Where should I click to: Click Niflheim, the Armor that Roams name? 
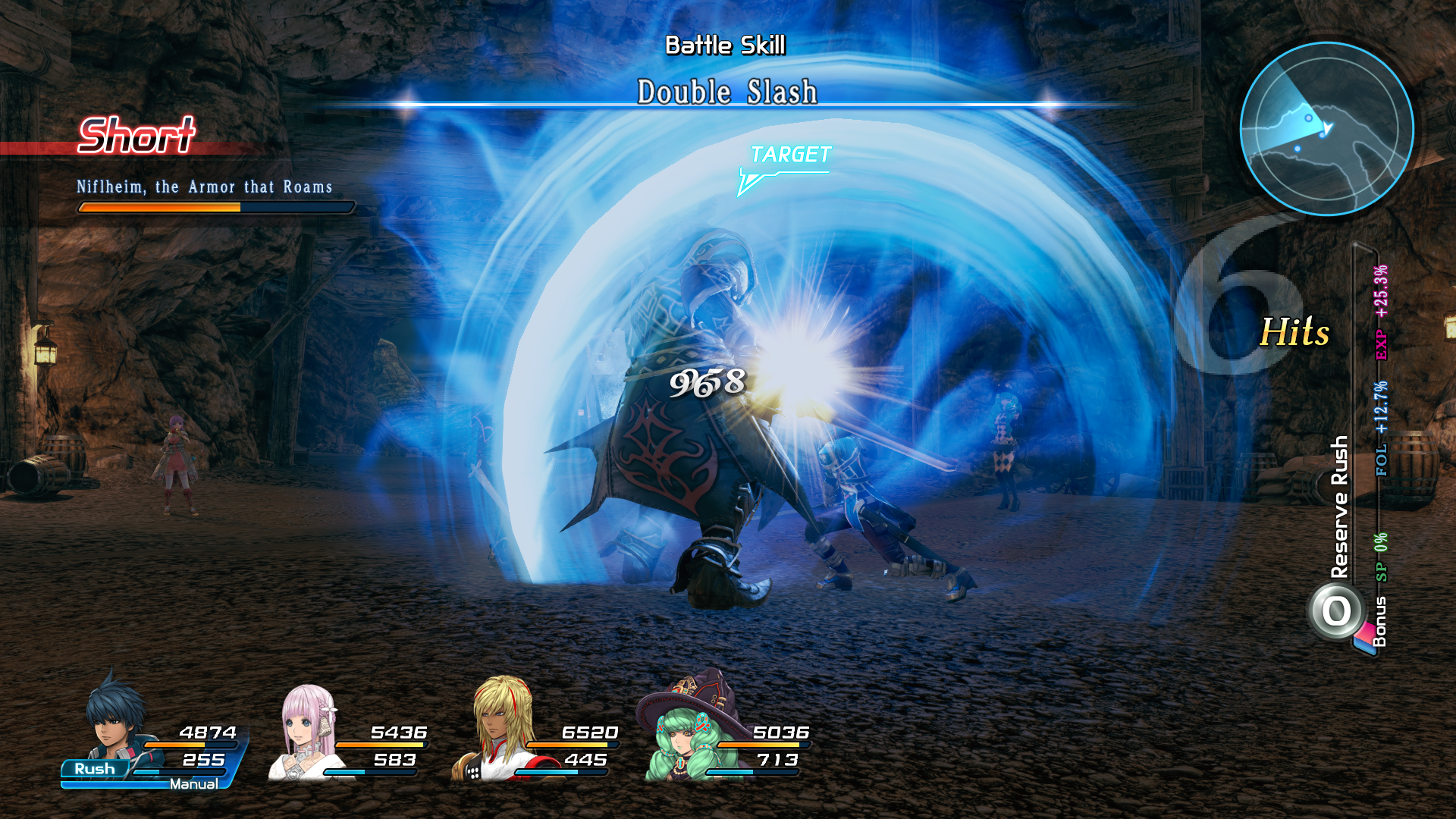(x=206, y=186)
